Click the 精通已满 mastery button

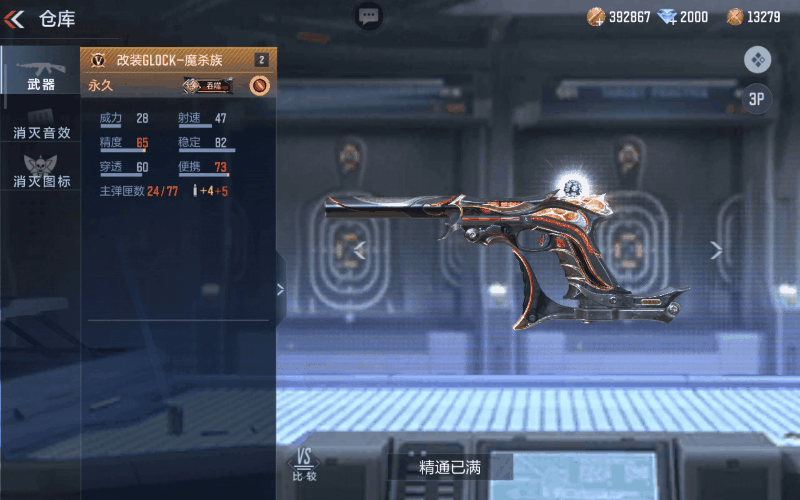tap(450, 467)
